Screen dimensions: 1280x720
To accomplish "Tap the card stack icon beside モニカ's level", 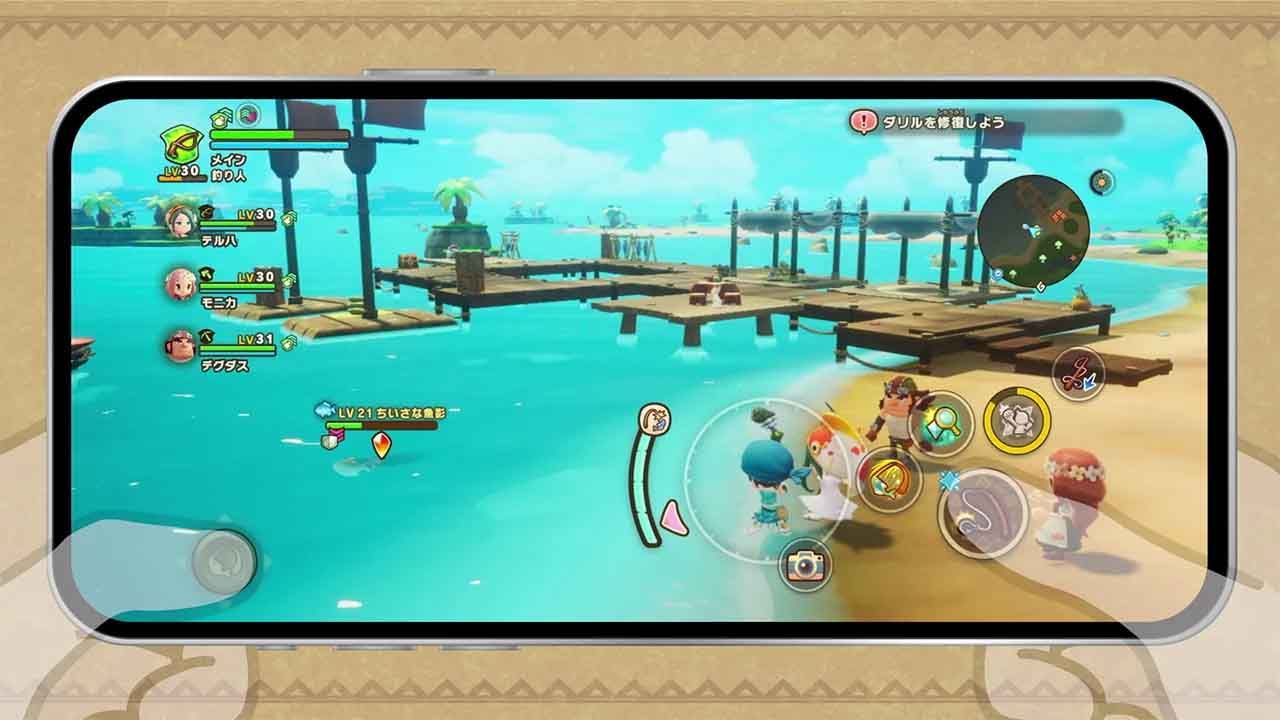I will [288, 279].
